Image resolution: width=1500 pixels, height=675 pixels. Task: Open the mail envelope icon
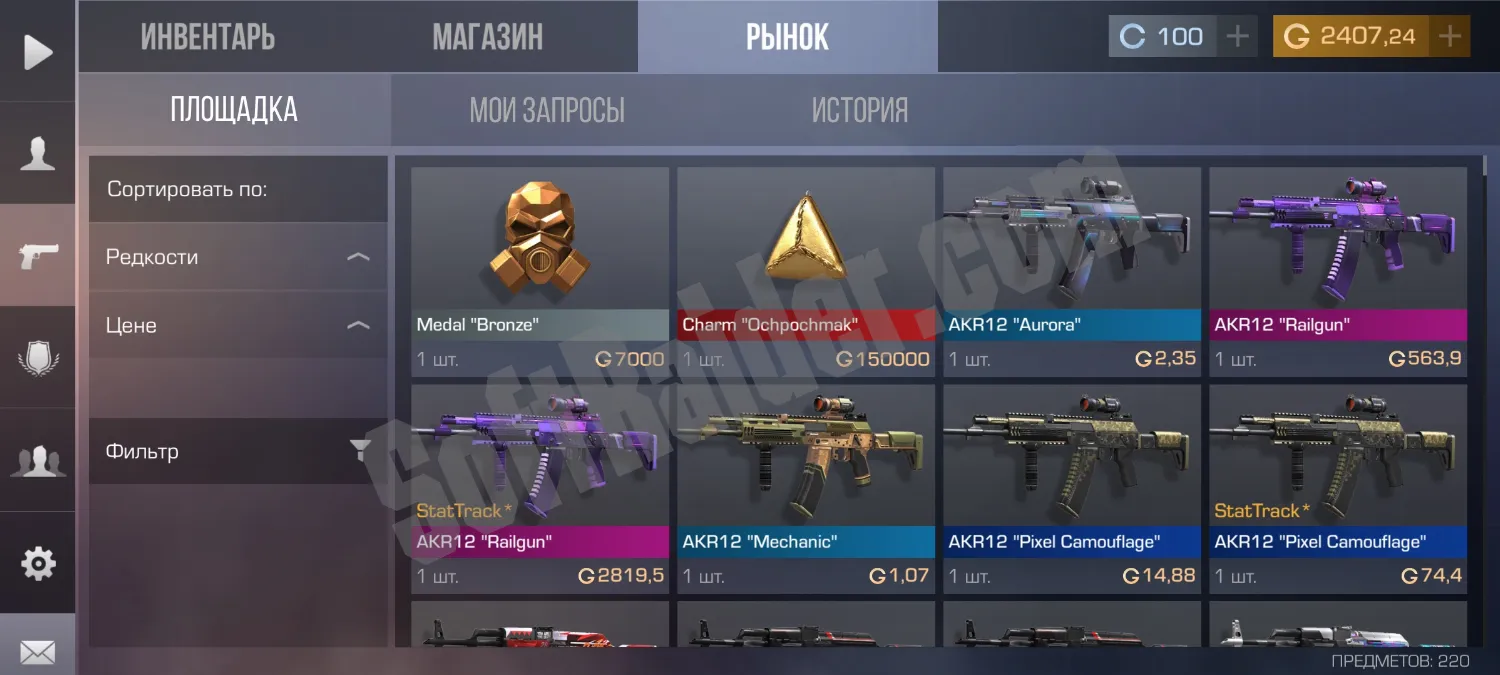[x=38, y=652]
